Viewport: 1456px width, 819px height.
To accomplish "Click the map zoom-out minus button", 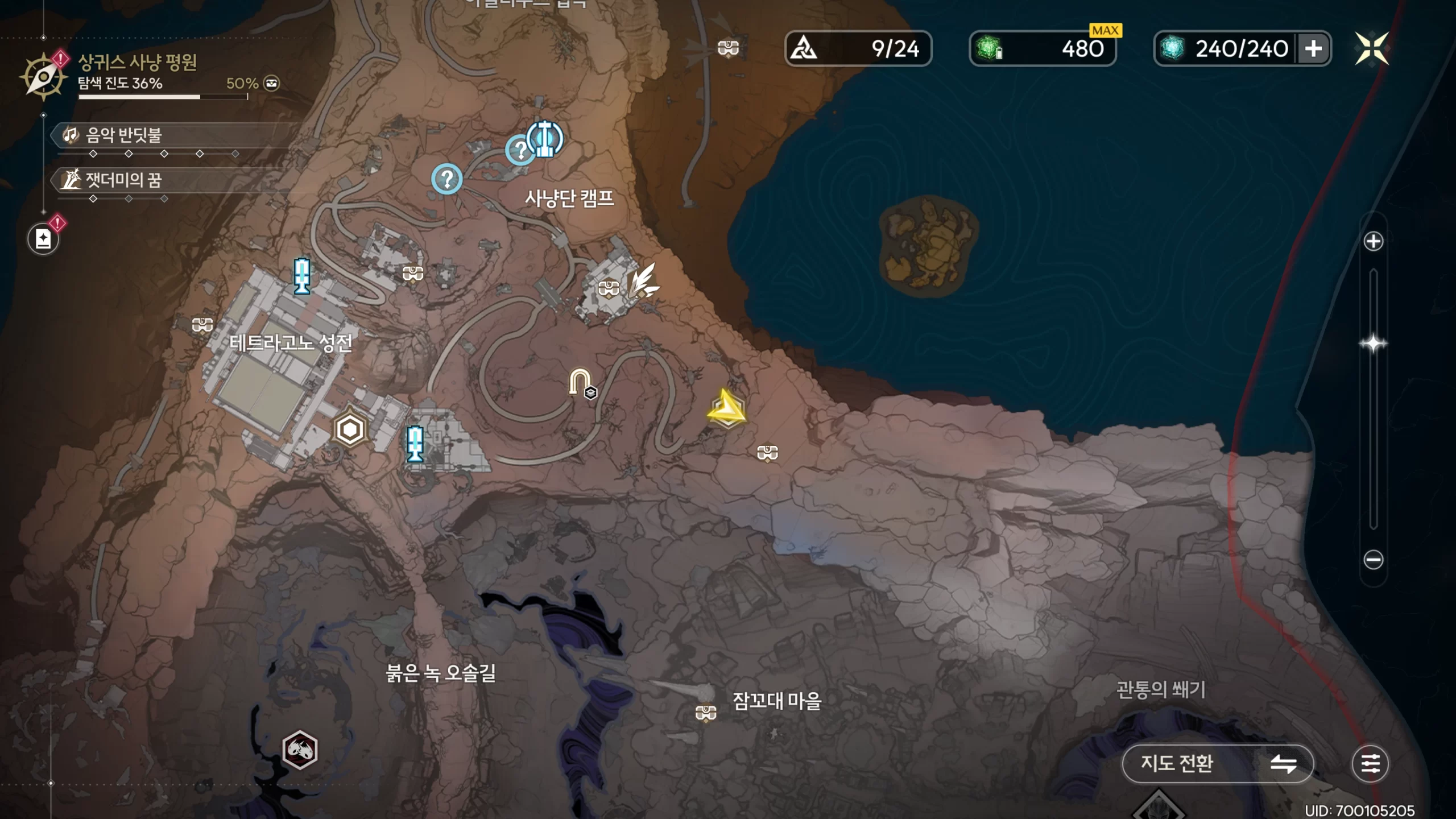I will coord(1373,560).
